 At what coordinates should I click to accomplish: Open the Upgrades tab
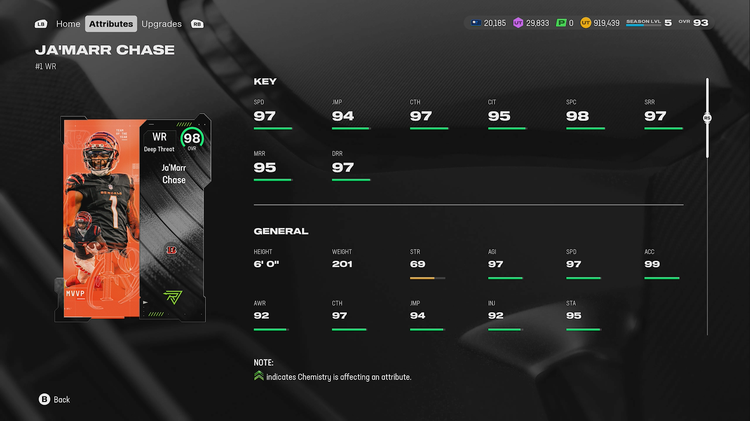[x=162, y=23]
